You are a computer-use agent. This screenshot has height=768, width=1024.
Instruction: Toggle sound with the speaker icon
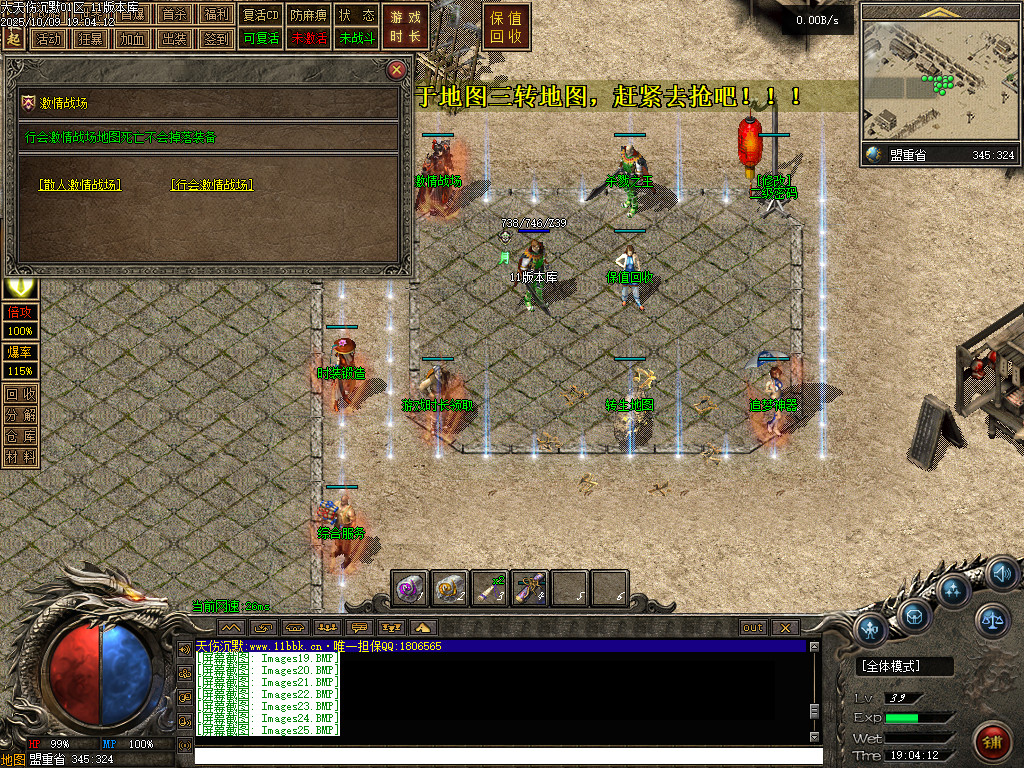coord(1002,574)
